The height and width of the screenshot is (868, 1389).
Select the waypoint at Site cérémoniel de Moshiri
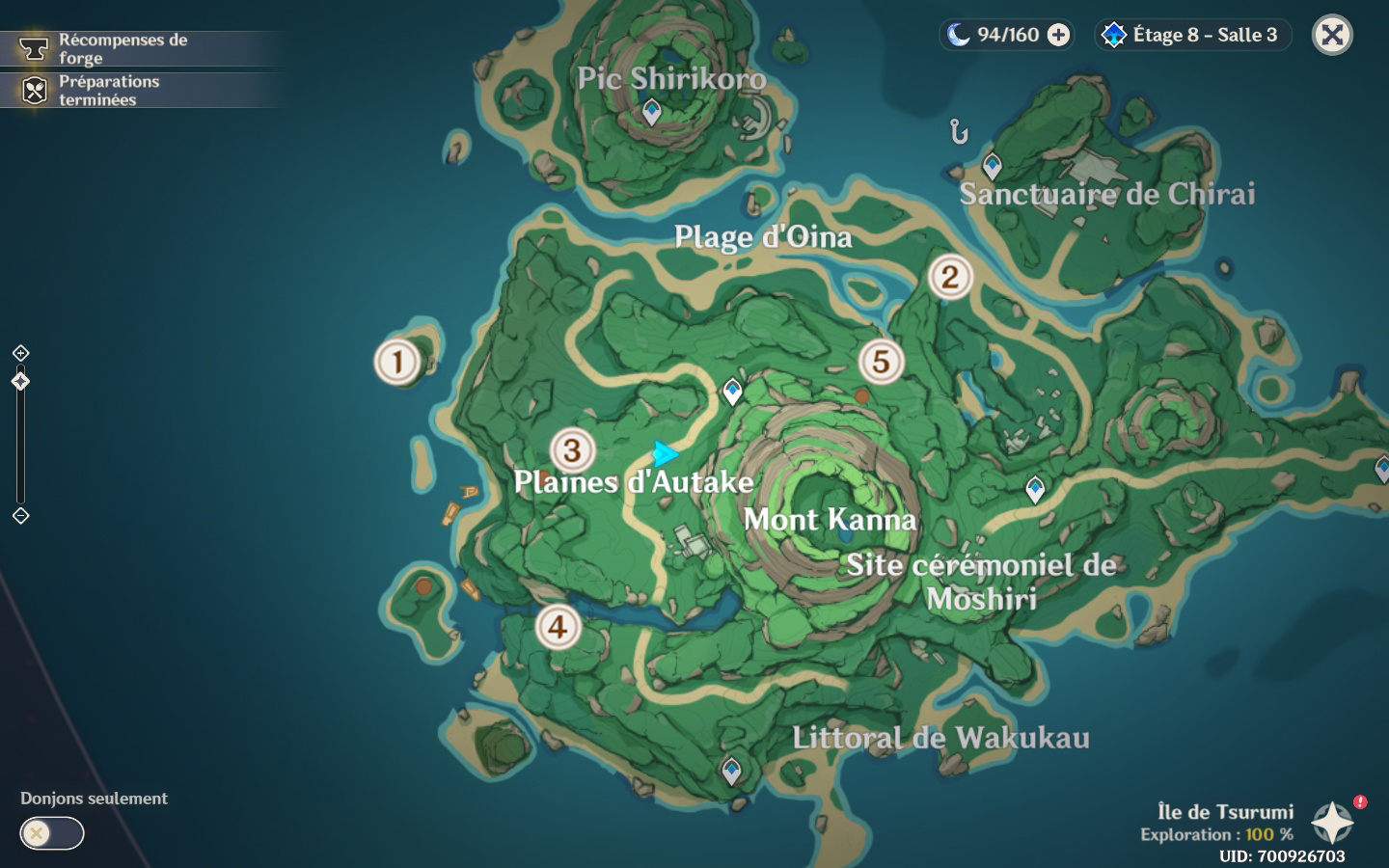click(x=1035, y=489)
